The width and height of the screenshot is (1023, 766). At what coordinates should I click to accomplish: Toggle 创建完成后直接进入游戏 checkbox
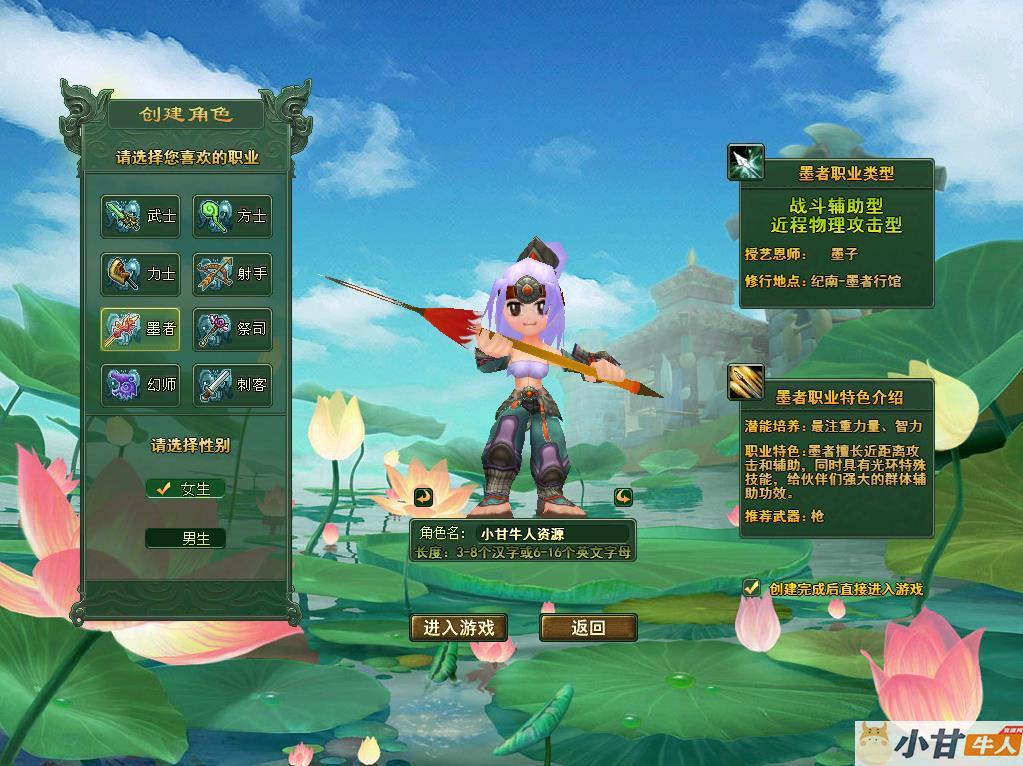click(x=752, y=588)
